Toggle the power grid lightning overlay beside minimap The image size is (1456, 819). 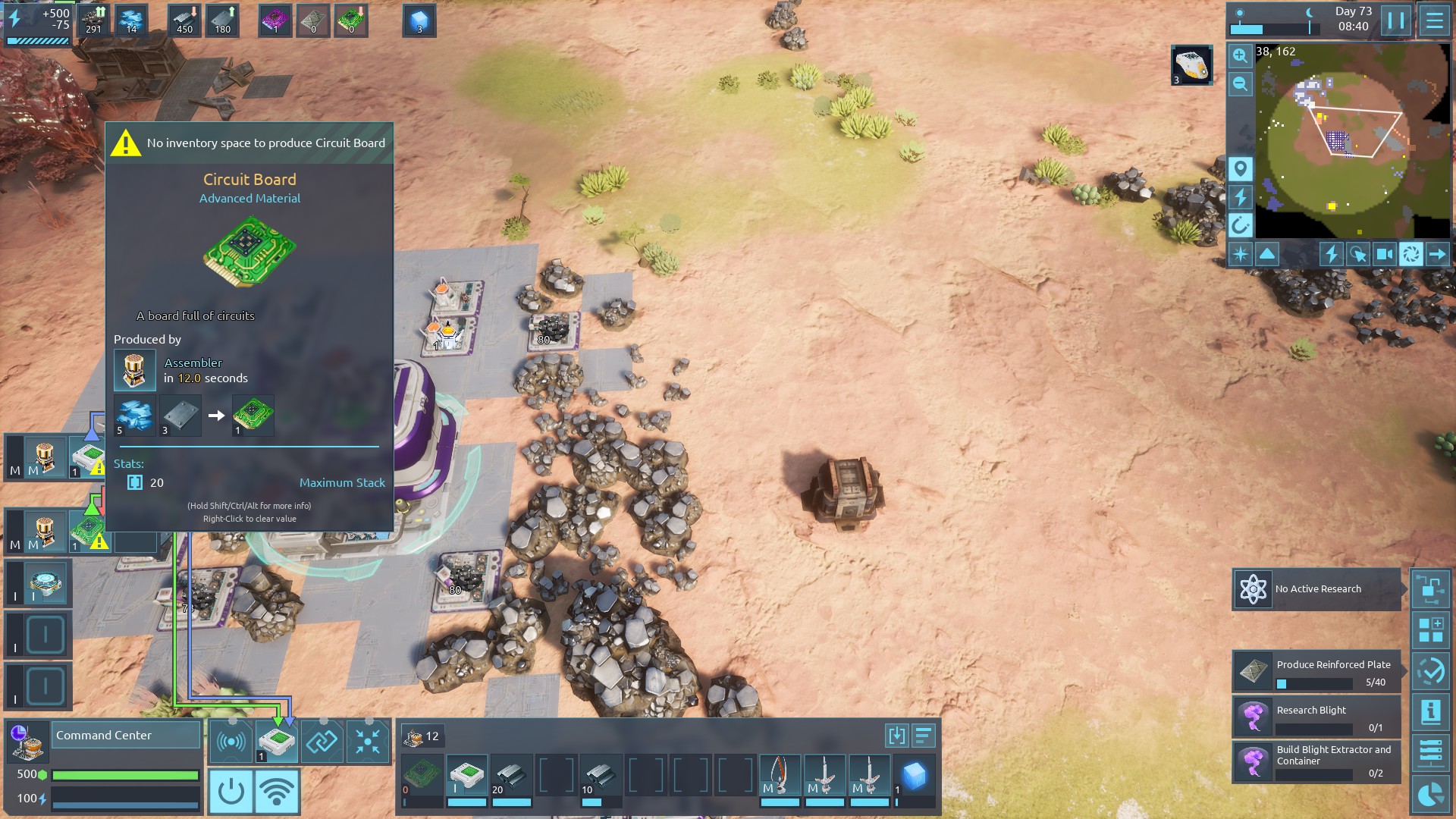pos(1240,197)
